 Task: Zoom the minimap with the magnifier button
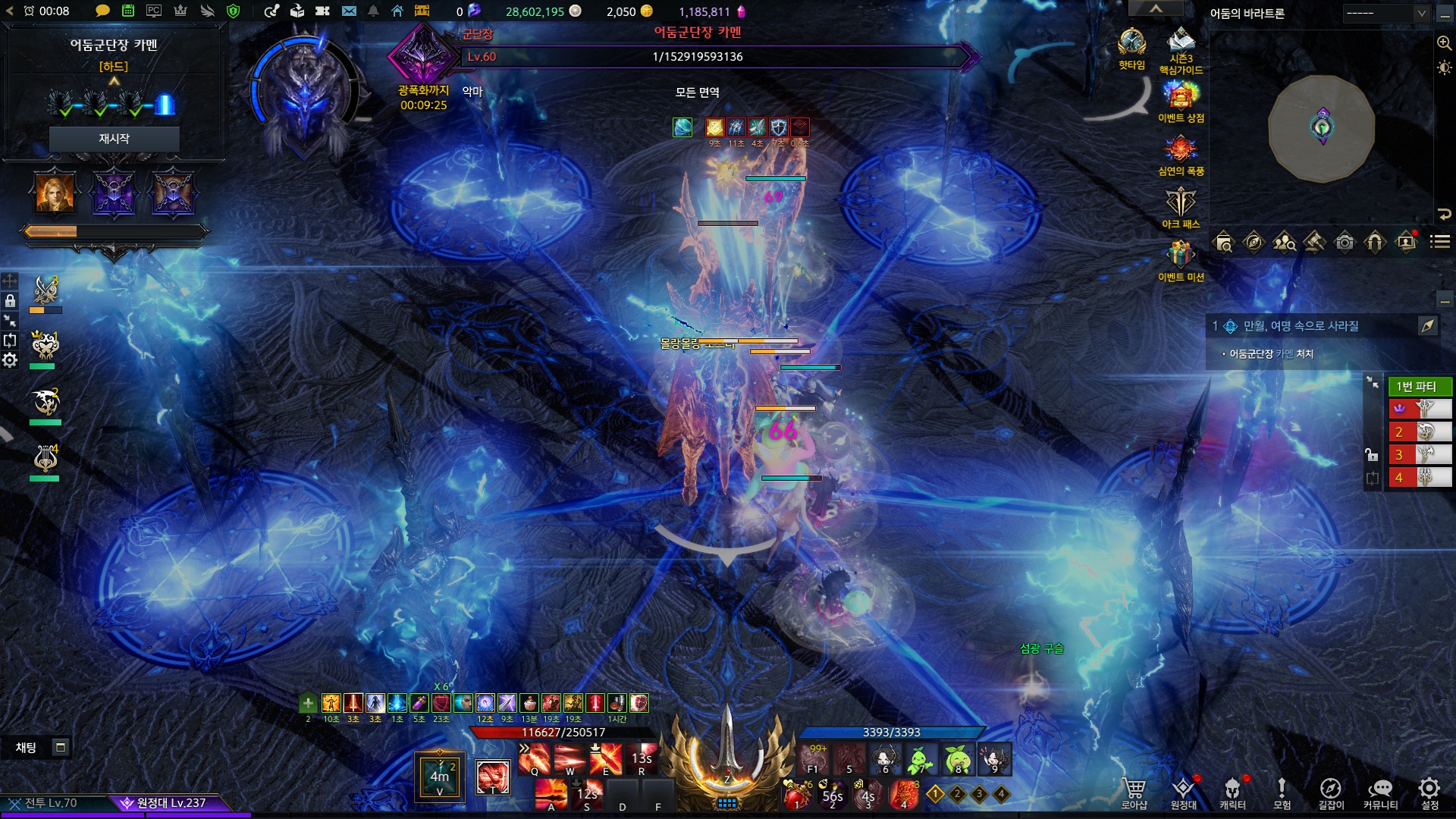1444,43
